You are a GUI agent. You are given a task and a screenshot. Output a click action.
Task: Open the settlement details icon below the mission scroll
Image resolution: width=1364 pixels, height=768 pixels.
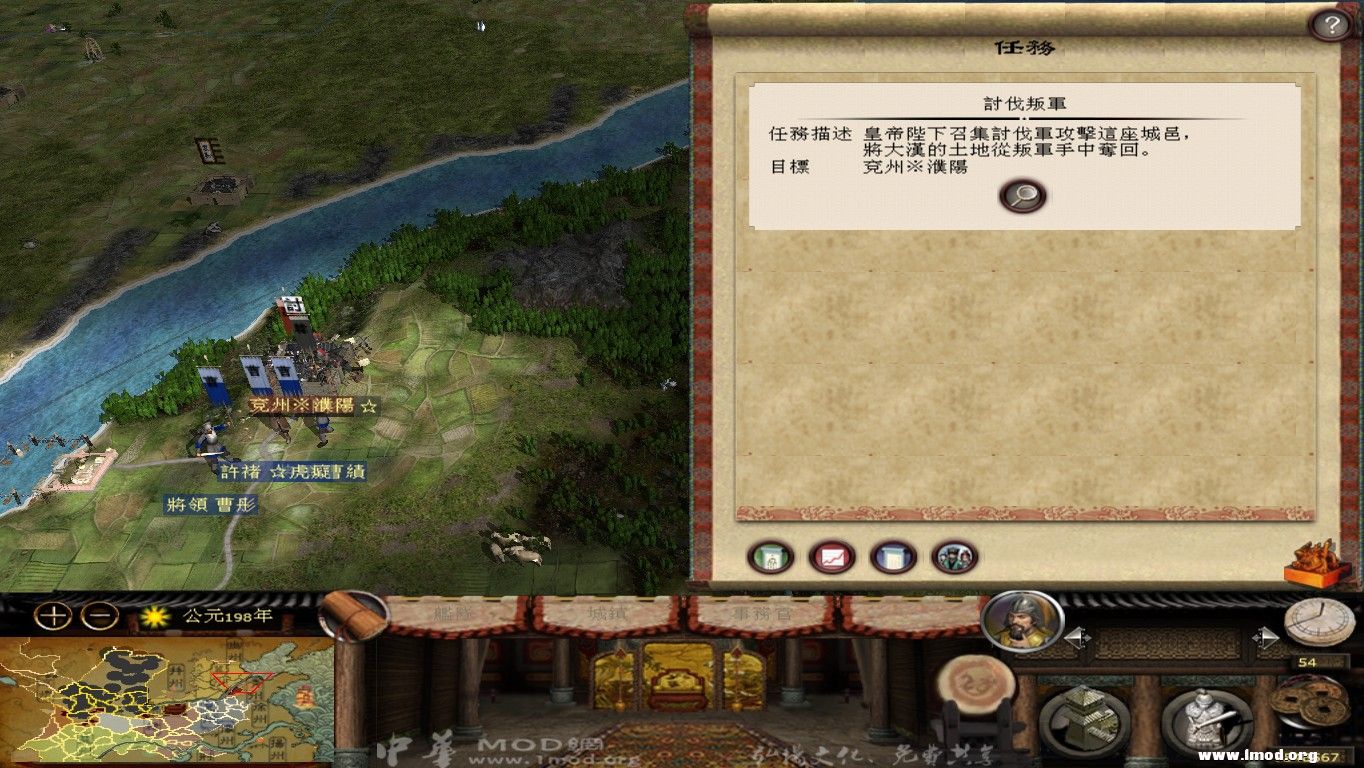pyautogui.click(x=770, y=557)
